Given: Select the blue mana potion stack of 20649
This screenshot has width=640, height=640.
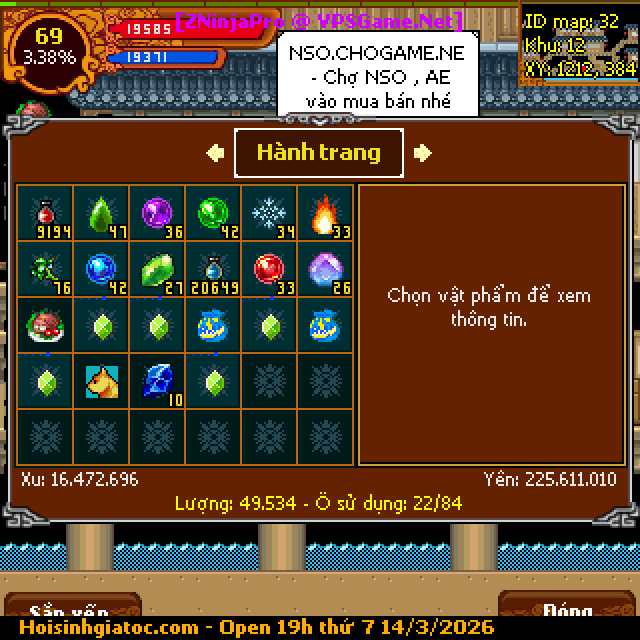Looking at the screenshot, I should 213,269.
